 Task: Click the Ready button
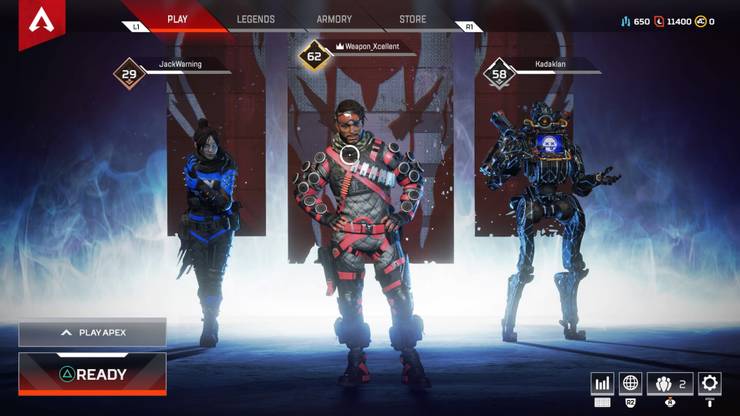click(92, 374)
